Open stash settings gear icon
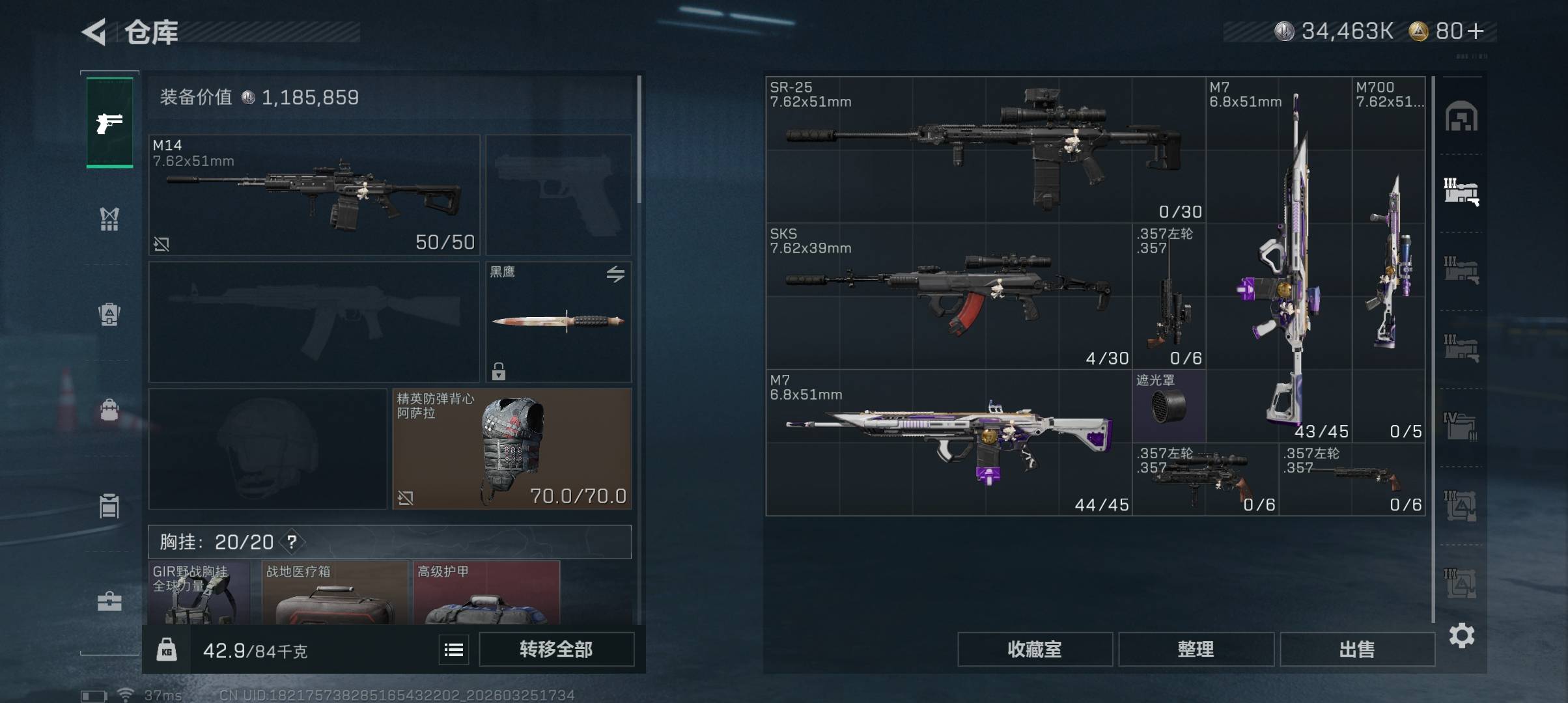This screenshot has width=1568, height=703. 1462,635
